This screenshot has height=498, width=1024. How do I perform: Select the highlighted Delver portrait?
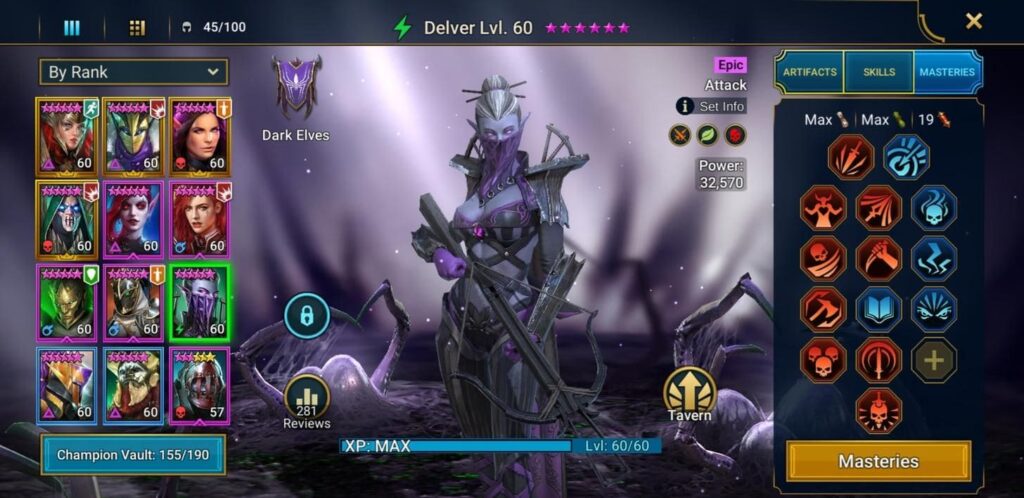coord(200,302)
